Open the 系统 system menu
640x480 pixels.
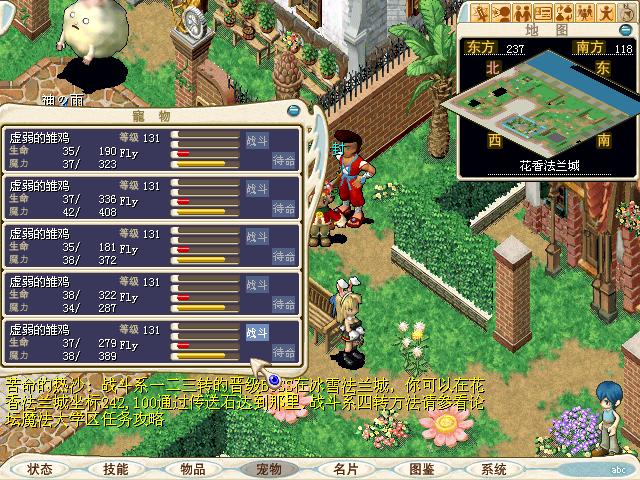click(494, 468)
